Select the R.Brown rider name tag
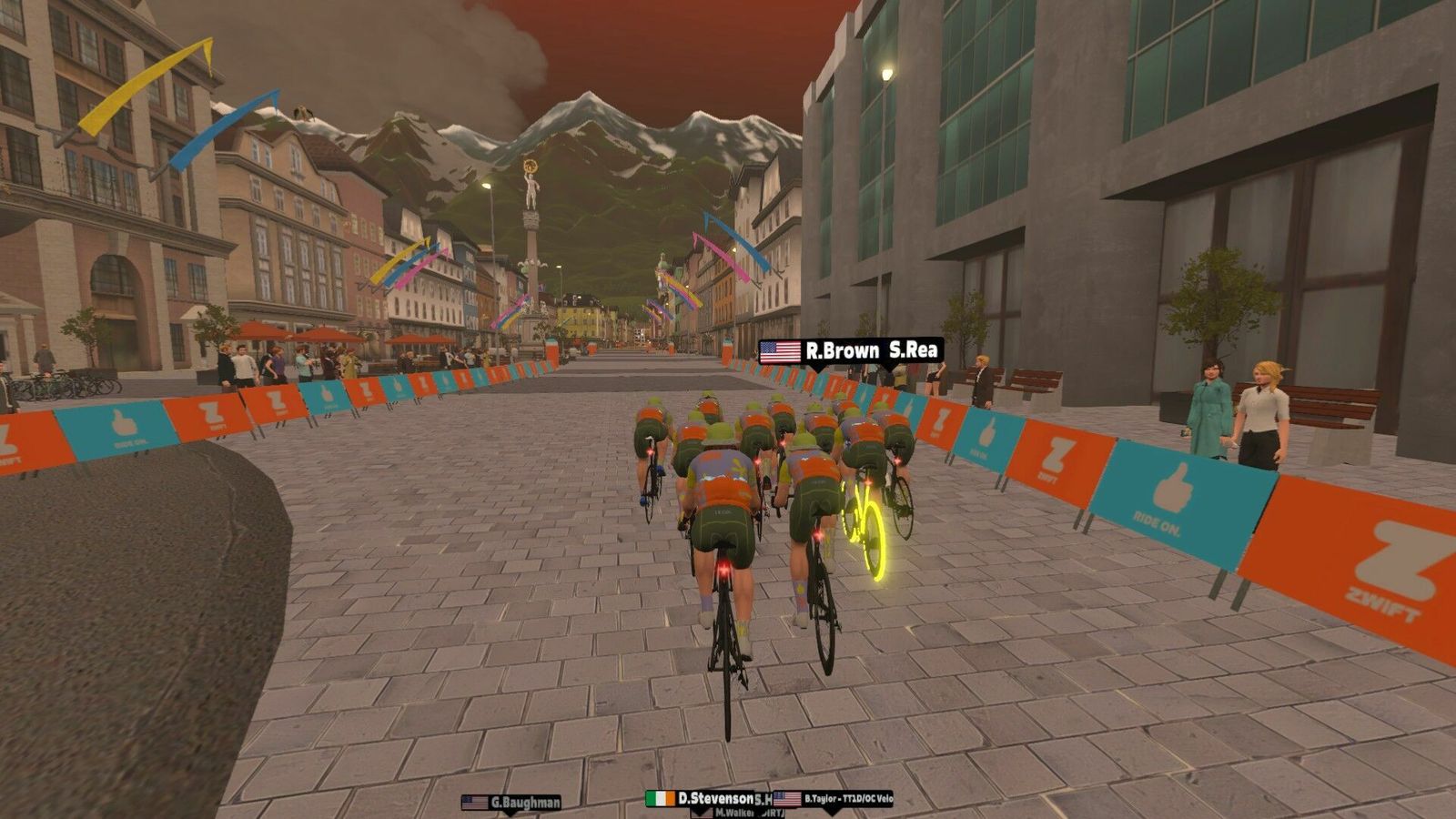Viewport: 1456px width, 819px height. click(819, 351)
